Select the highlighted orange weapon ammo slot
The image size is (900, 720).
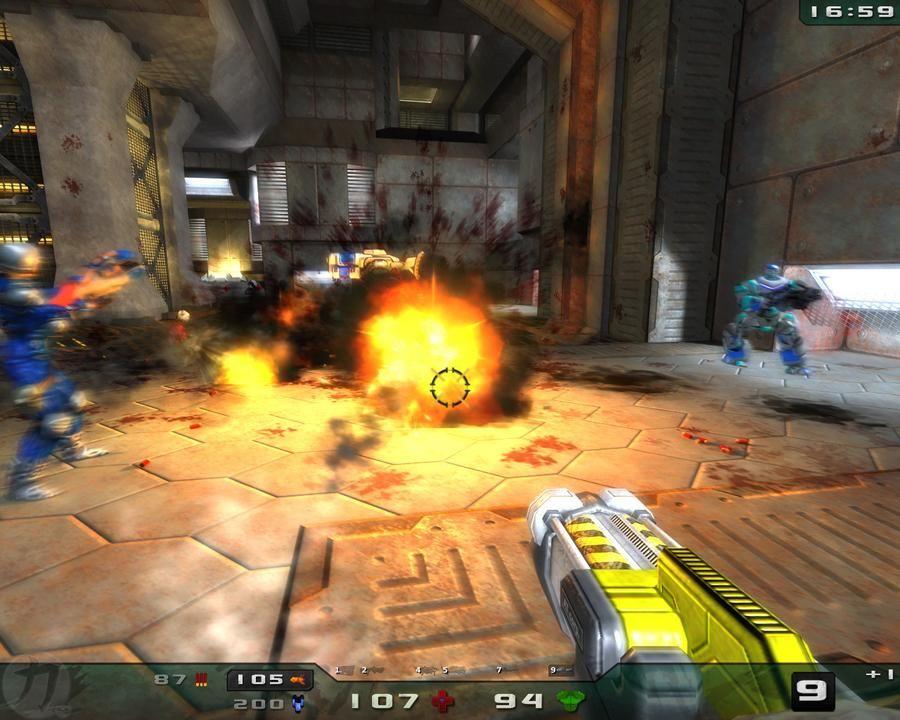(270, 680)
